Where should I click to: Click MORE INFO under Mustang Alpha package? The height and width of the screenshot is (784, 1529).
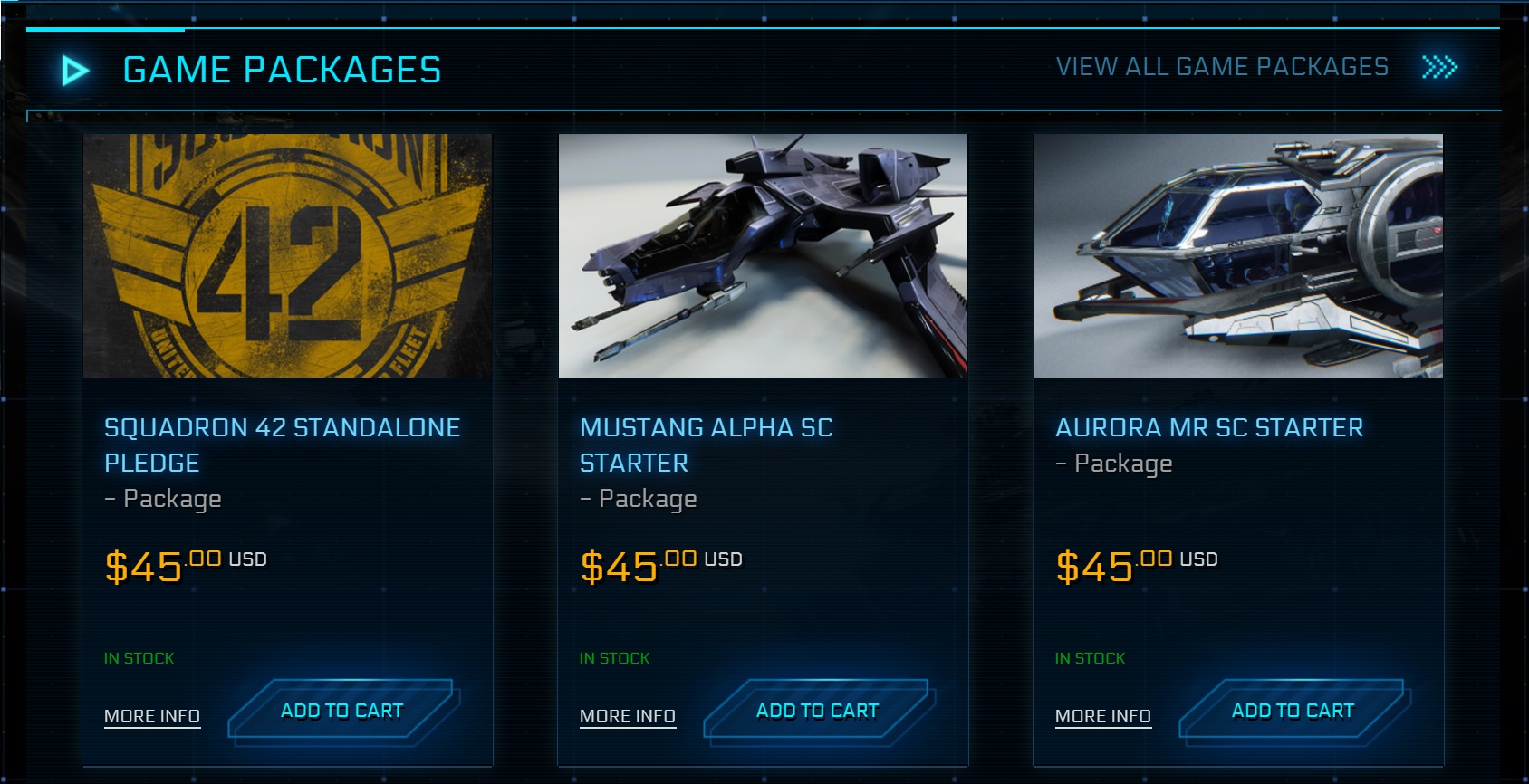[627, 715]
